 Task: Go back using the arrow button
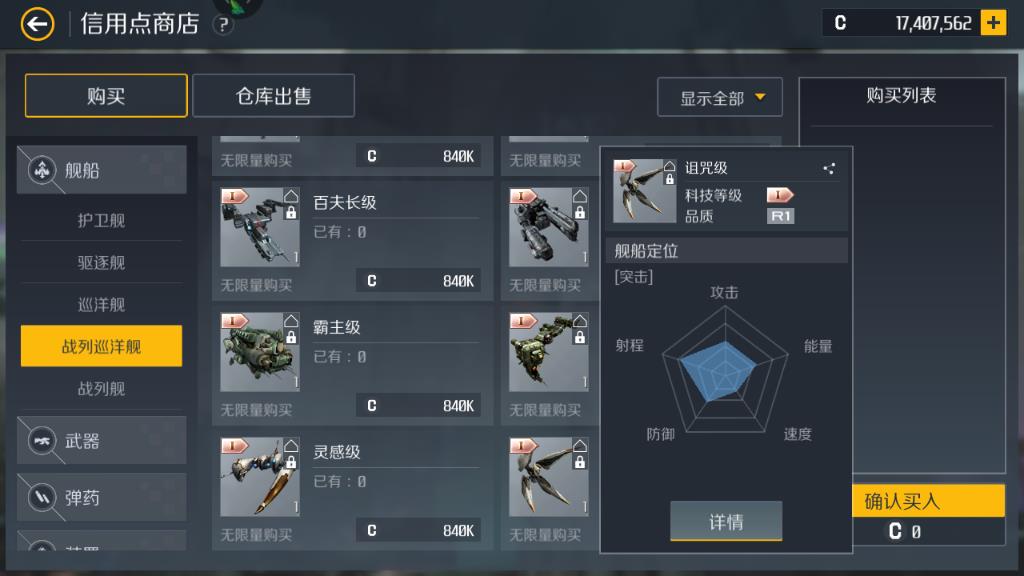coord(37,23)
